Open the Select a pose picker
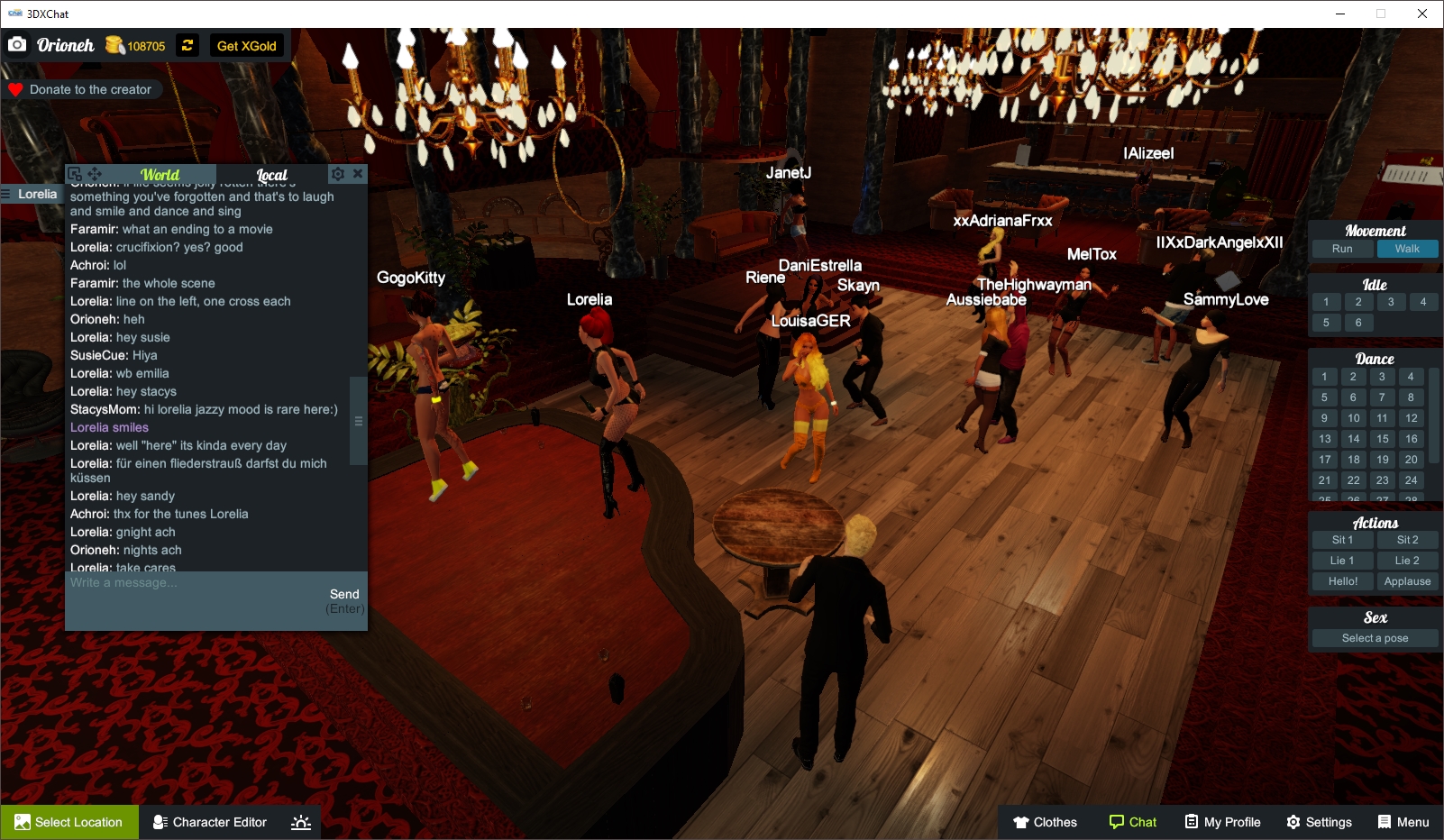Image resolution: width=1444 pixels, height=840 pixels. click(1374, 637)
